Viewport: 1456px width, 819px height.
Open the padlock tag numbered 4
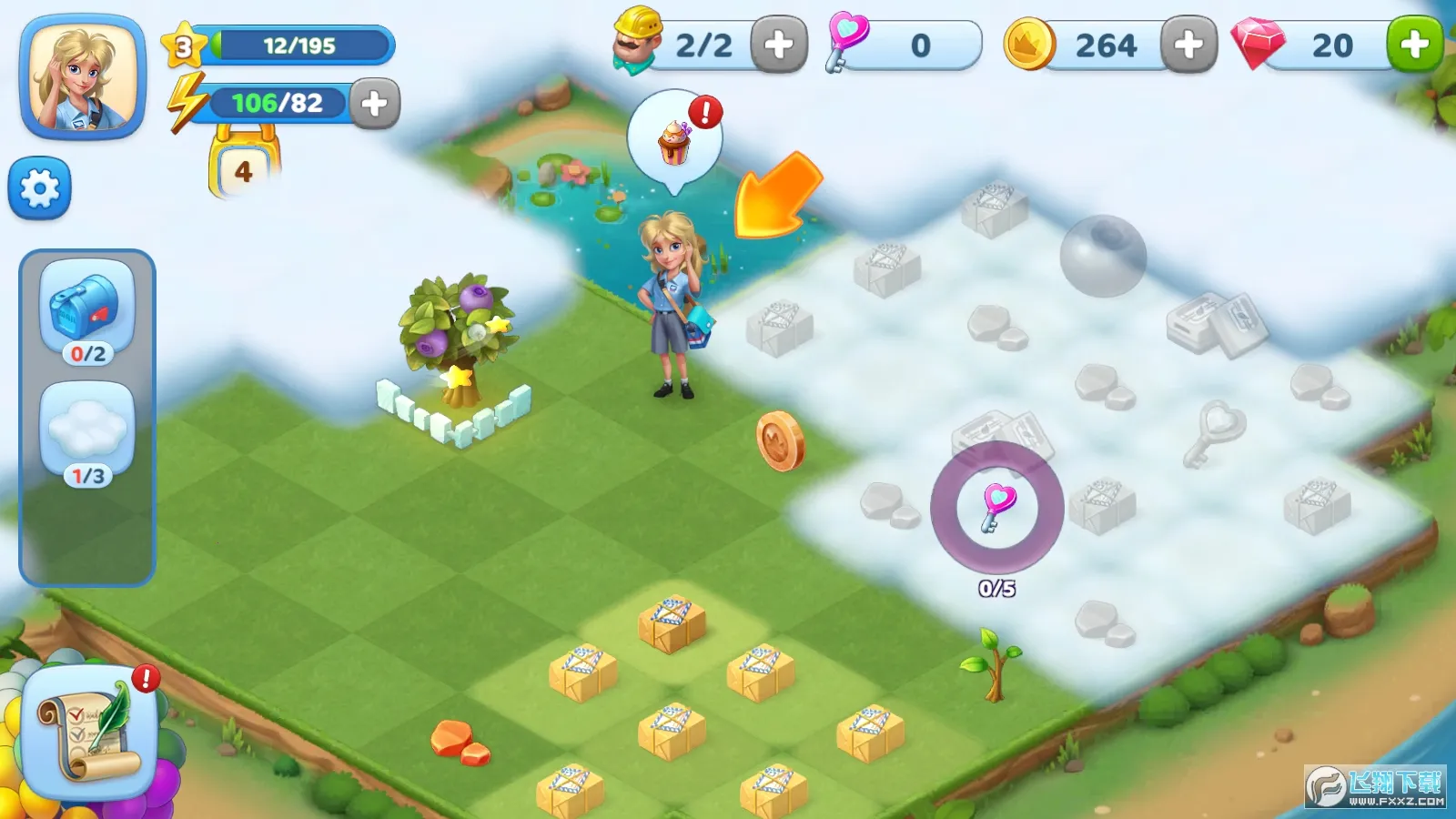click(x=244, y=169)
